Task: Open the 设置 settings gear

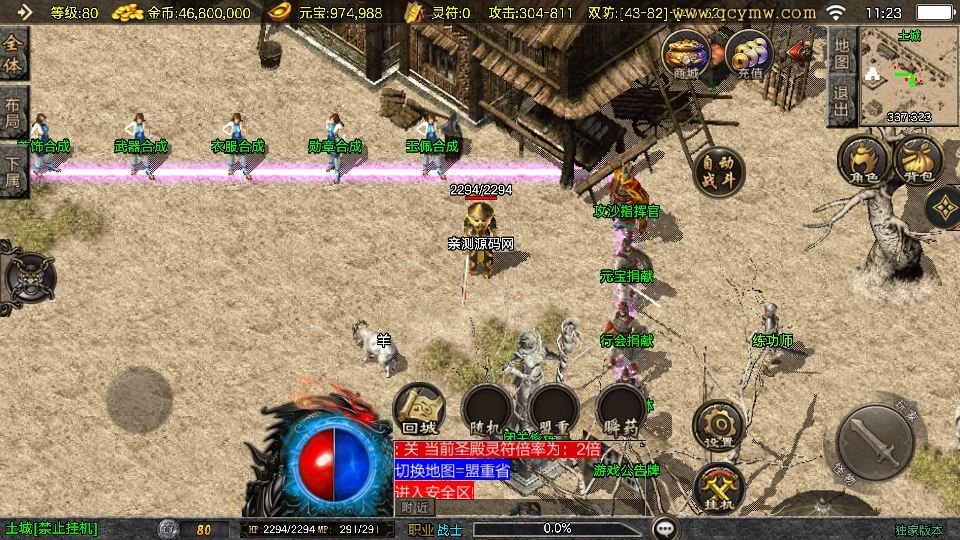Action: pos(719,425)
